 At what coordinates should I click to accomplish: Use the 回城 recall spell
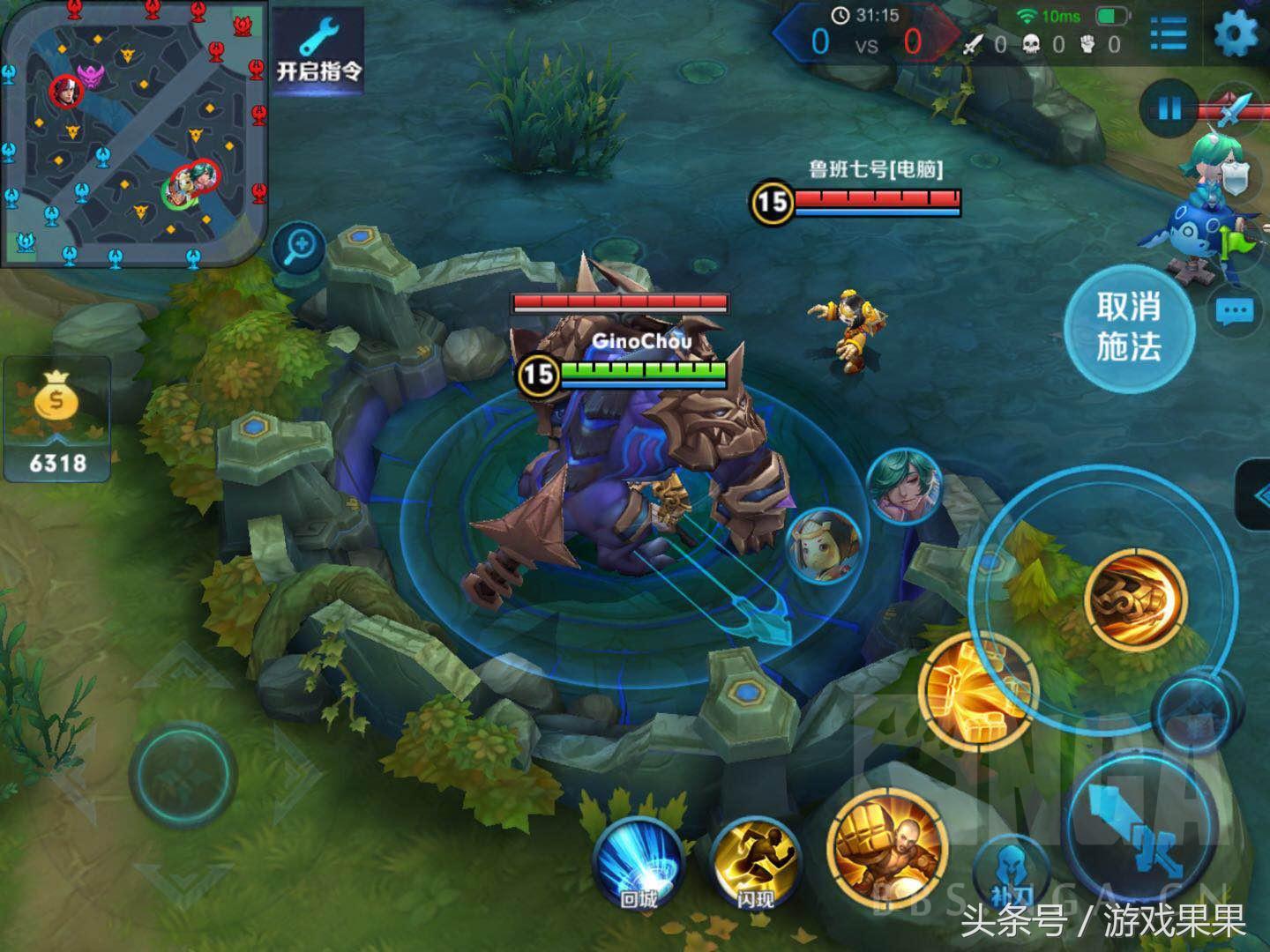(x=639, y=861)
